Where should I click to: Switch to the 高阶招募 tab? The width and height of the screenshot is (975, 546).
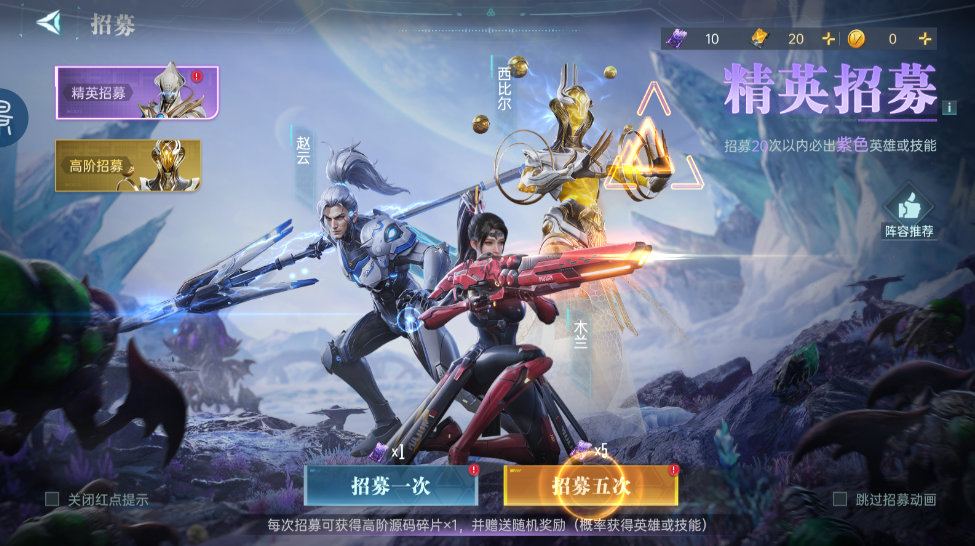128,165
